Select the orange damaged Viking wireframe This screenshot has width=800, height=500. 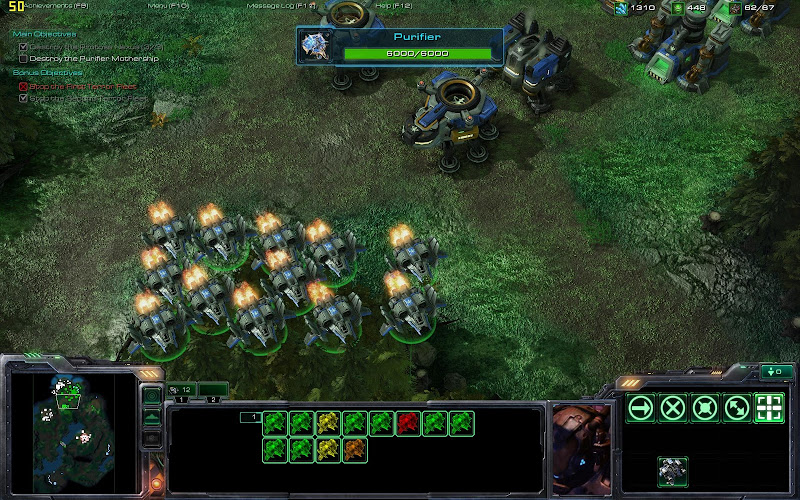(x=354, y=449)
